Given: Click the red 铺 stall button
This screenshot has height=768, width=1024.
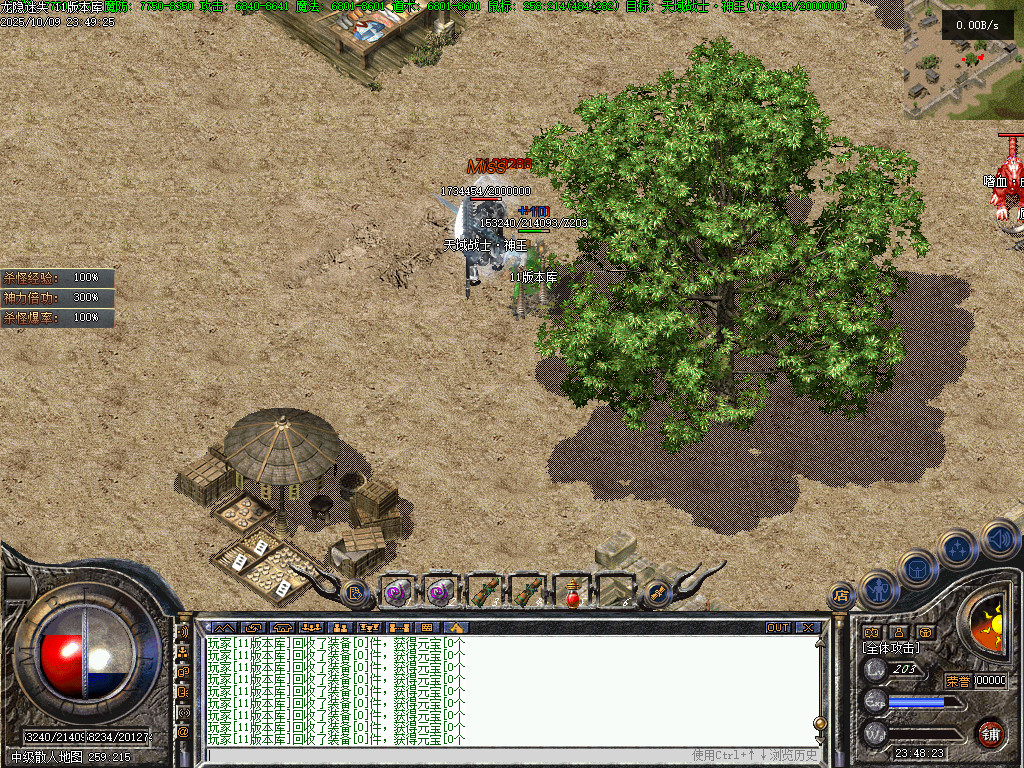Looking at the screenshot, I should coord(990,733).
